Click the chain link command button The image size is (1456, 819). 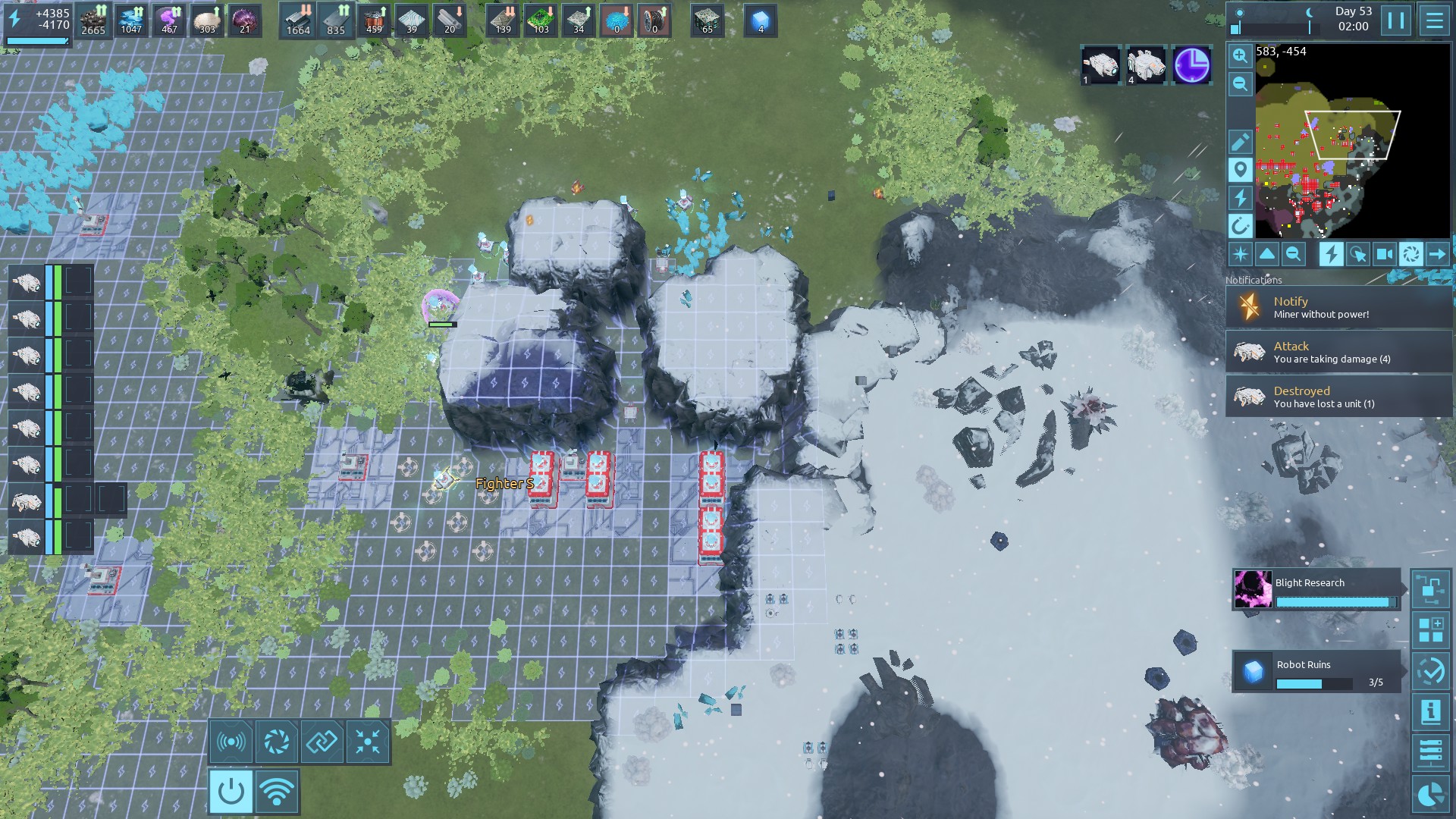point(322,741)
